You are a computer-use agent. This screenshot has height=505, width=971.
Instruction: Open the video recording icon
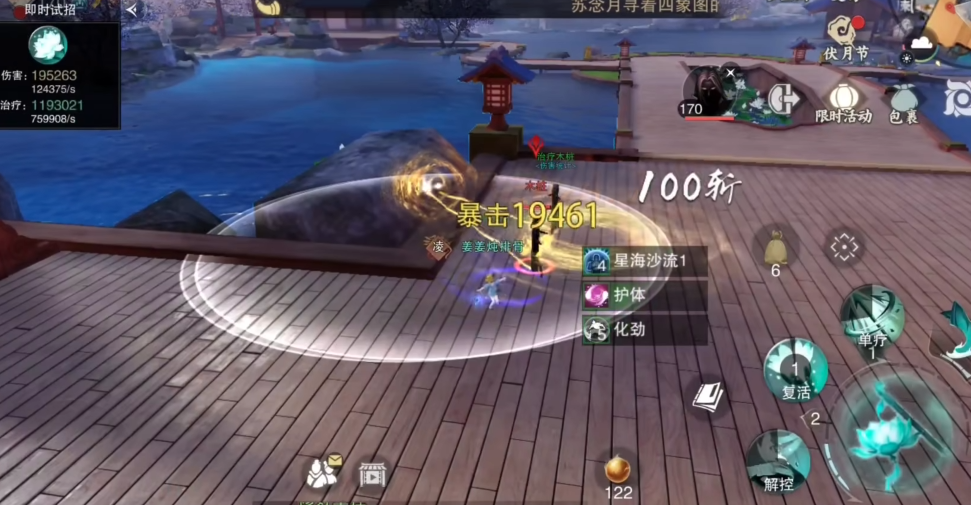(x=372, y=473)
